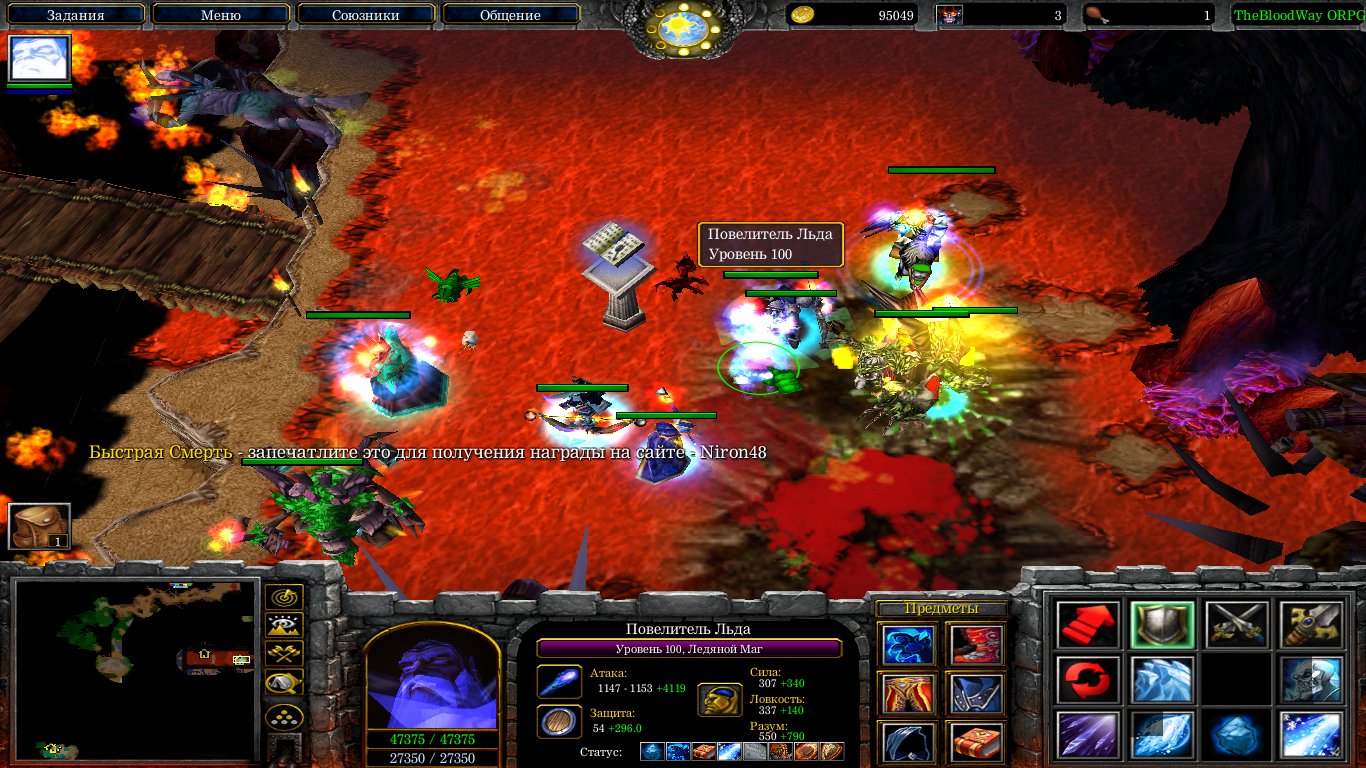Activate the shield Hold Position command

(x=1162, y=625)
